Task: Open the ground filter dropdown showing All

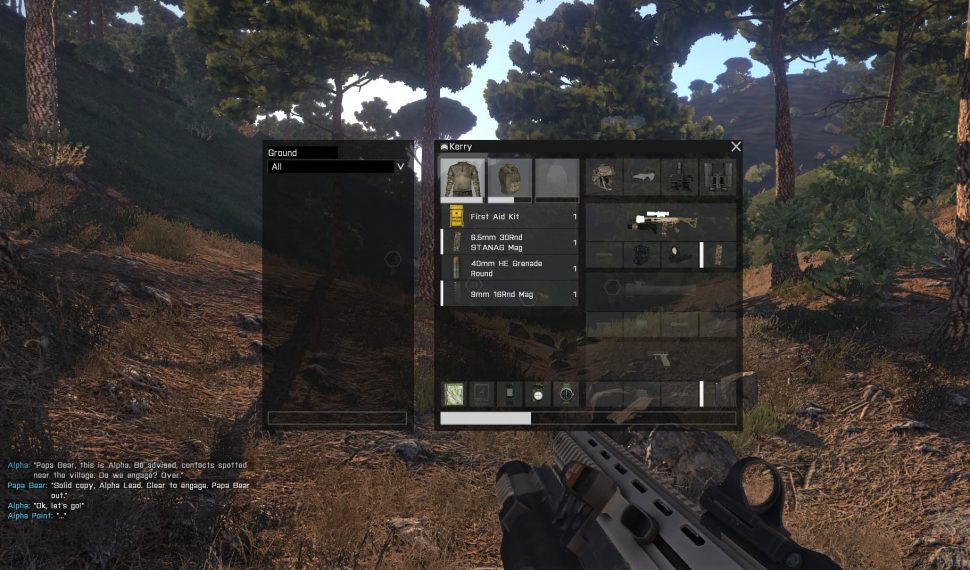Action: click(337, 167)
